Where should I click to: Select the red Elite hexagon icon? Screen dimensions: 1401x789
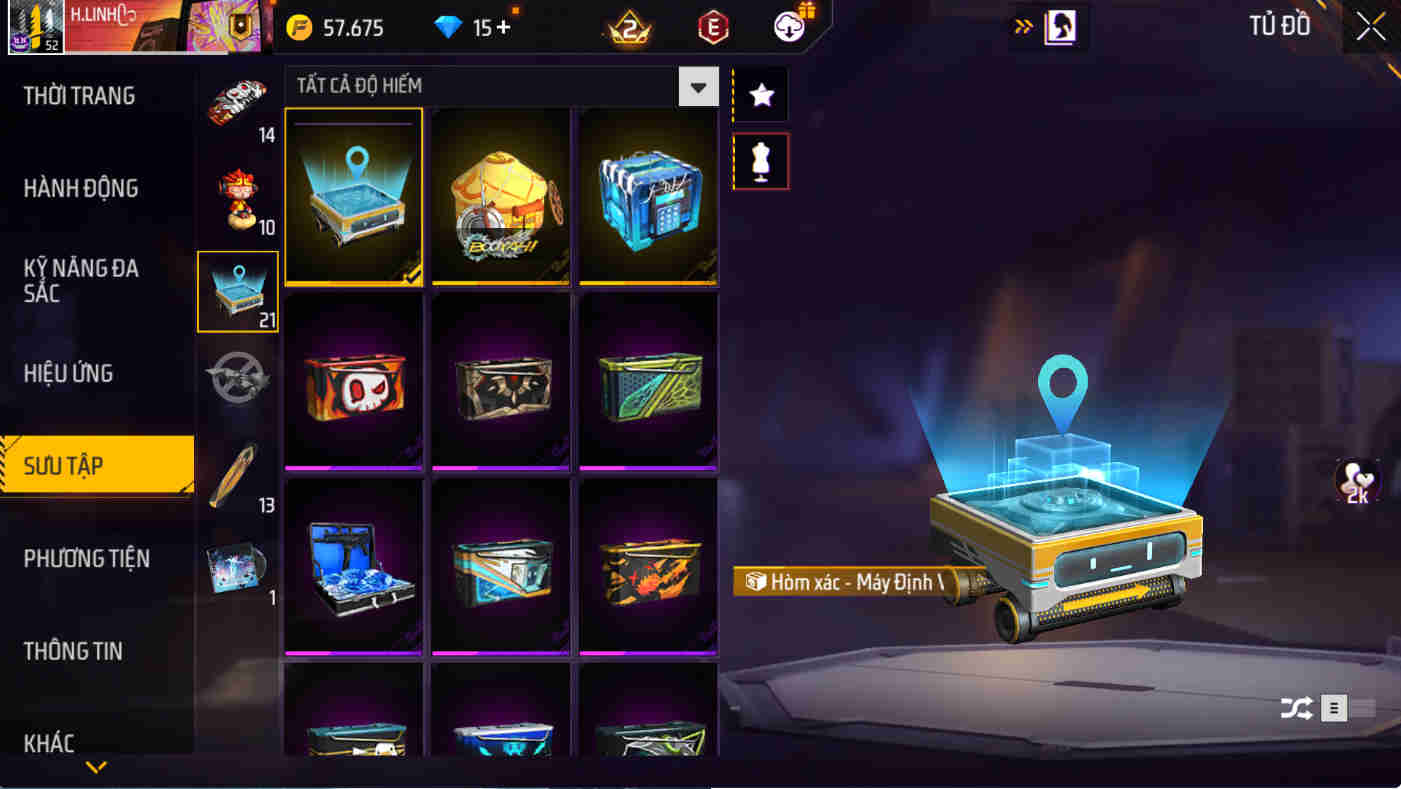click(715, 27)
